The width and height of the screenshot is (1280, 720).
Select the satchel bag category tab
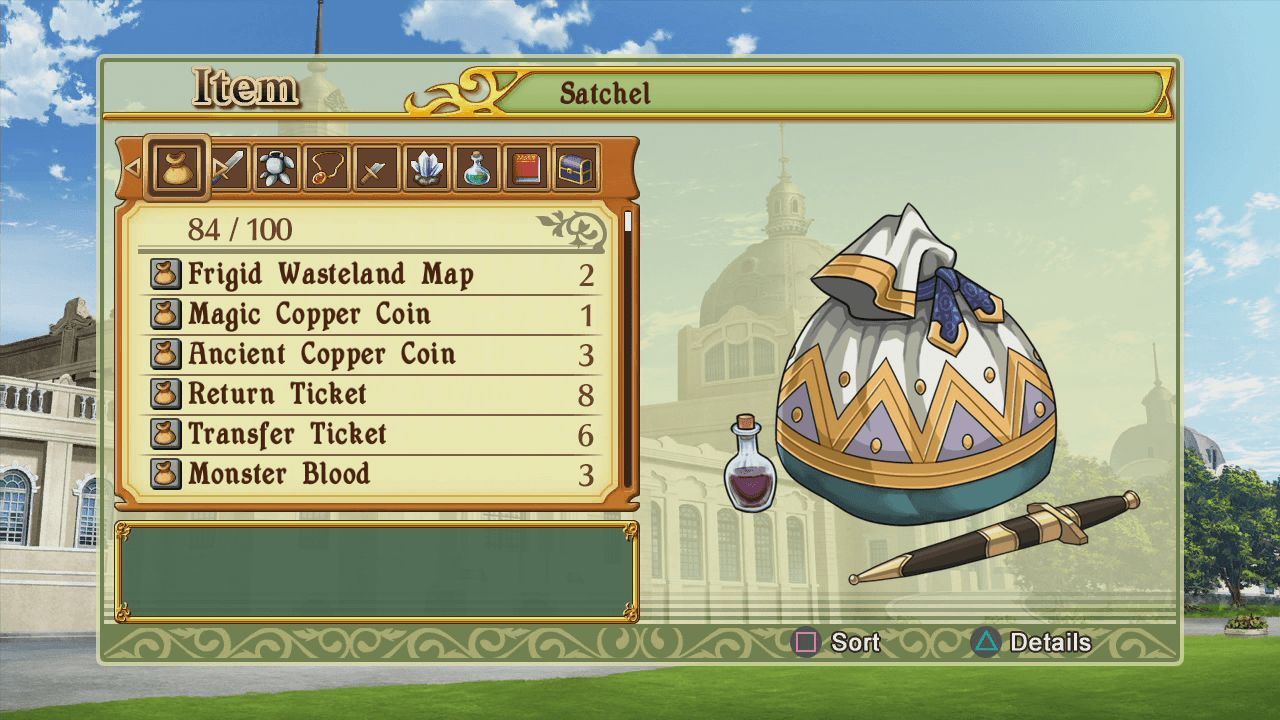tap(178, 167)
